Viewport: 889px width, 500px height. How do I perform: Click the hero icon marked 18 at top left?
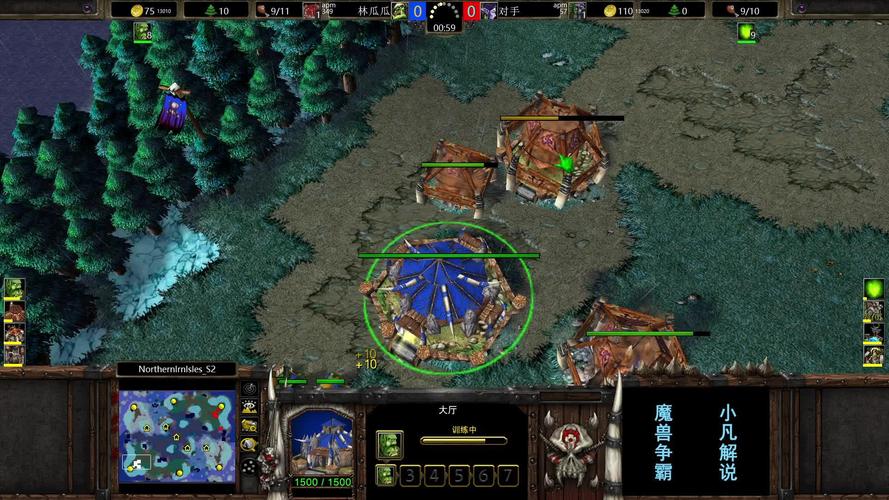143,32
